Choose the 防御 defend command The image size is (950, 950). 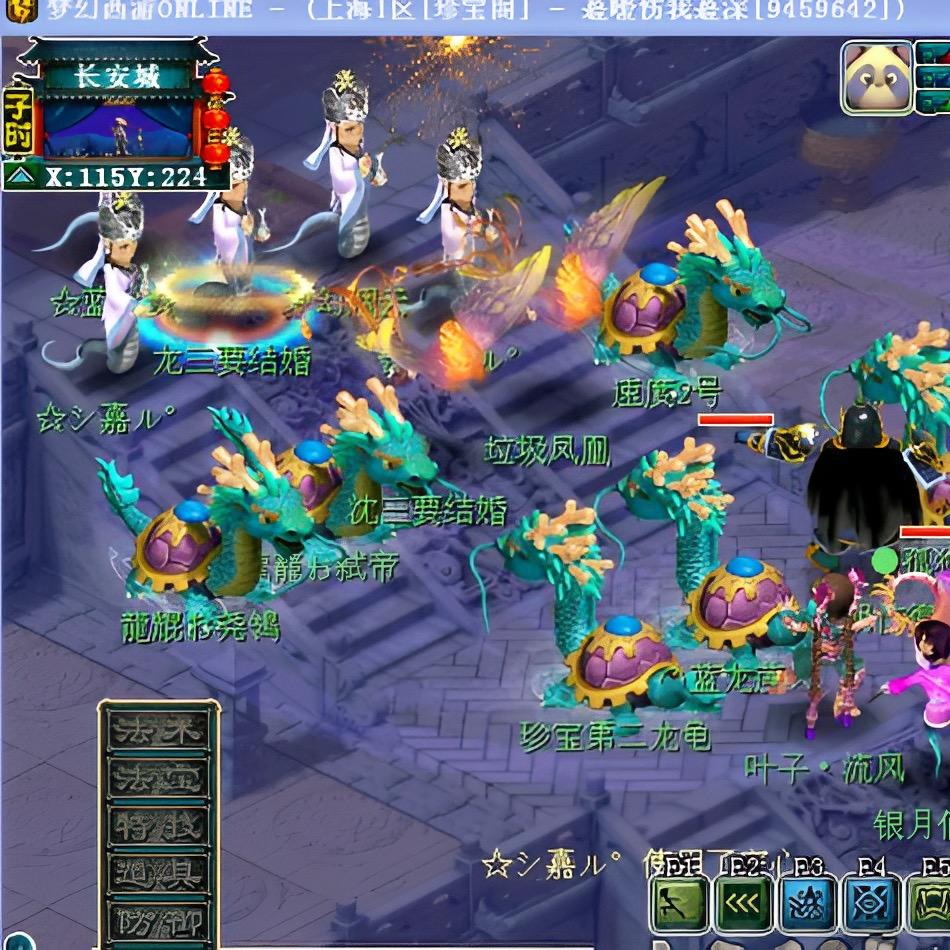pos(158,920)
